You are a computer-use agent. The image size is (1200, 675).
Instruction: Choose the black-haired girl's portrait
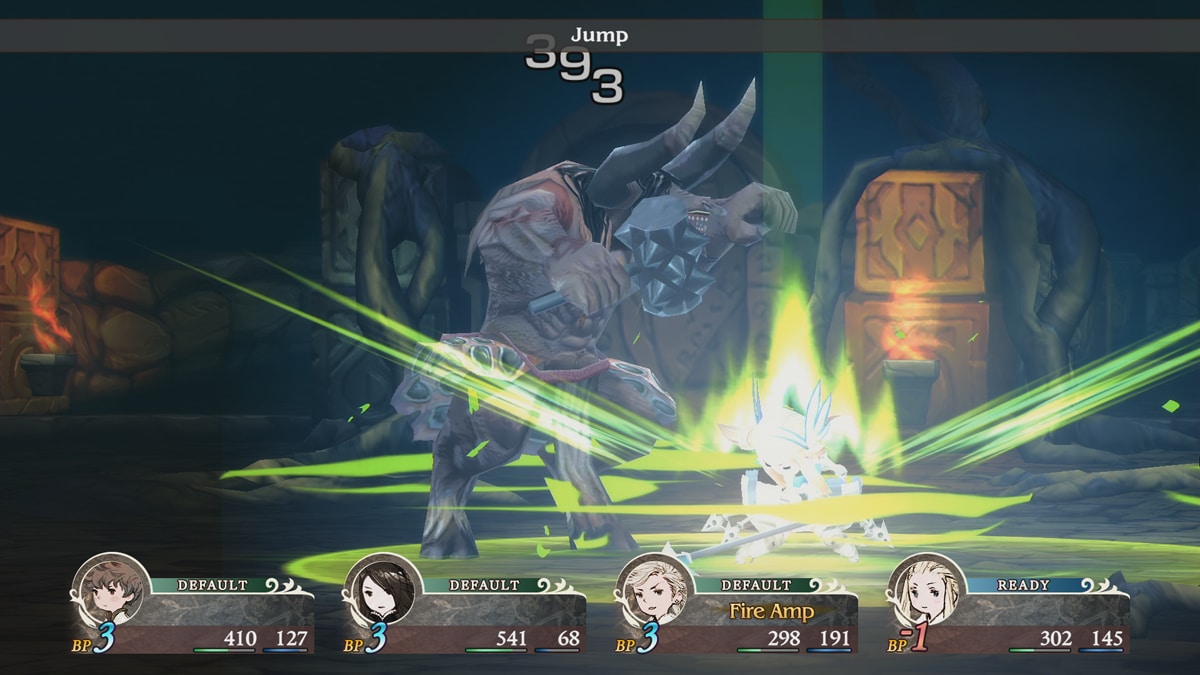[x=381, y=592]
